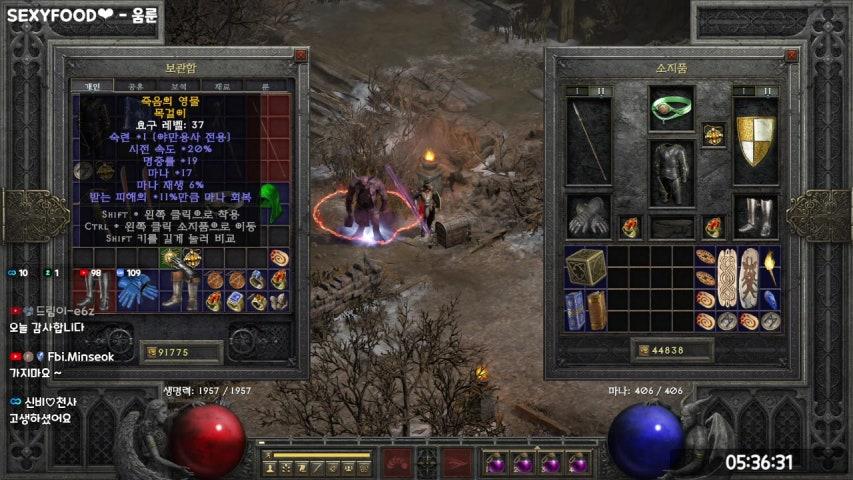
Task: Click the equipped spear weapon slot
Action: click(x=587, y=140)
